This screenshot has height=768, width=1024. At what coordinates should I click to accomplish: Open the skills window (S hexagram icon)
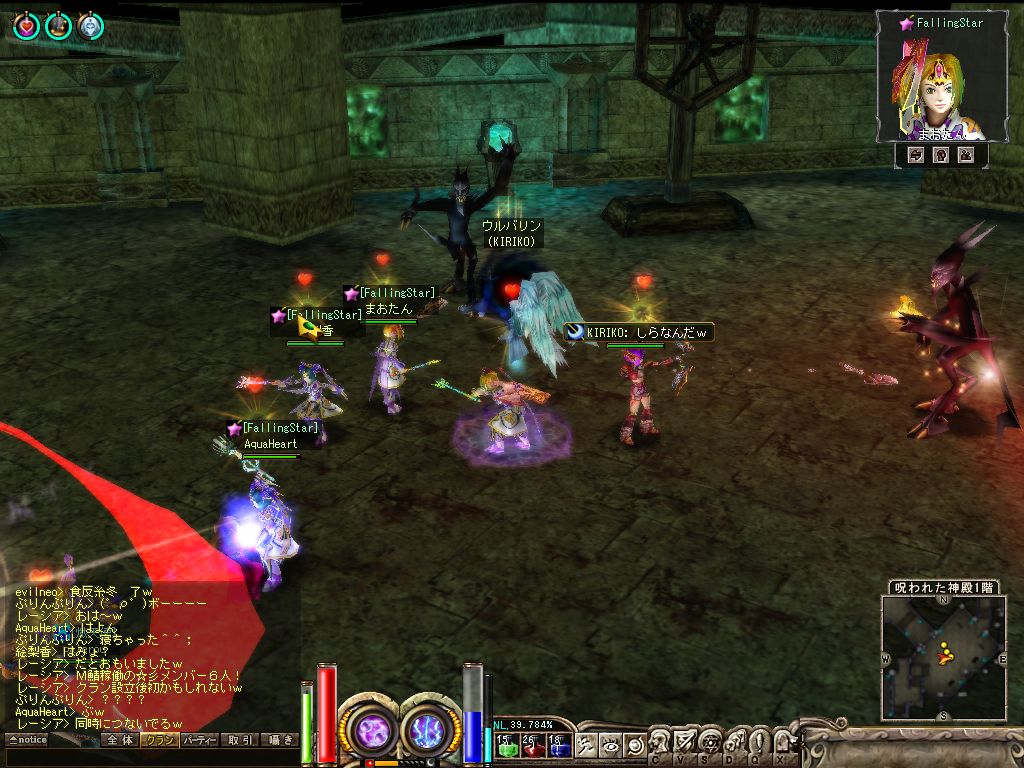click(710, 744)
